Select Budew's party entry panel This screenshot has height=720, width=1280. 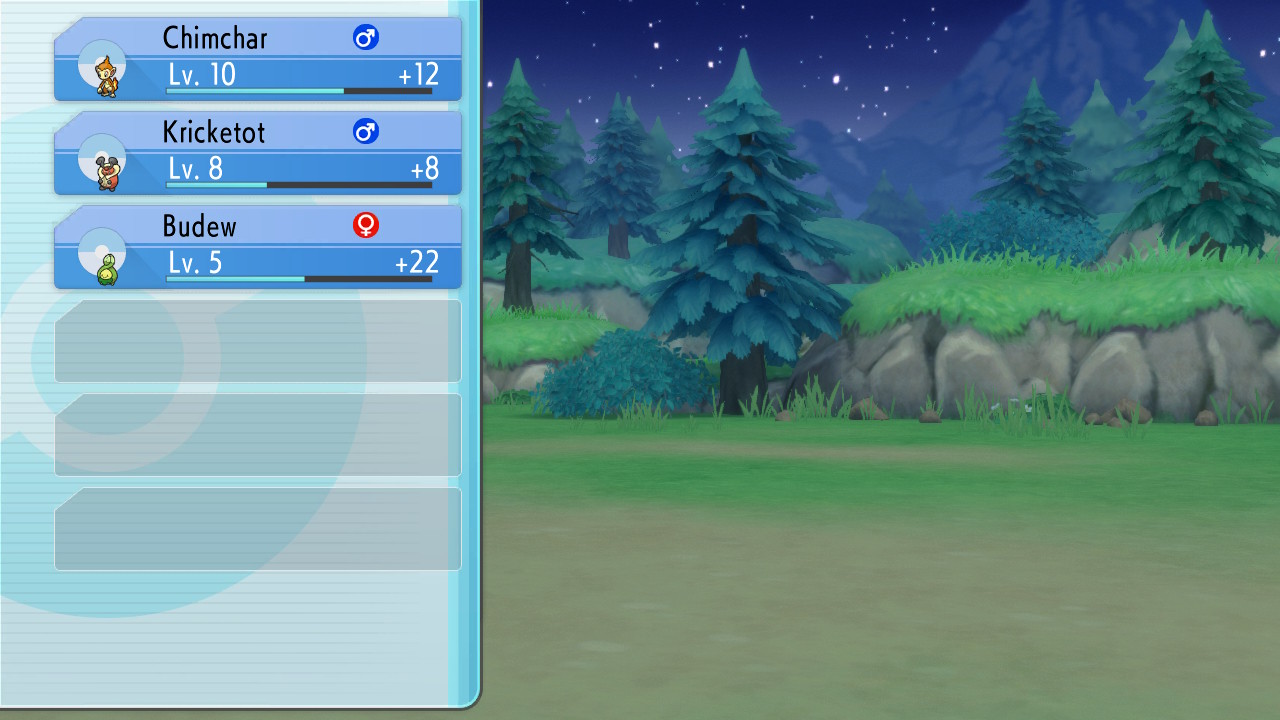pos(258,248)
